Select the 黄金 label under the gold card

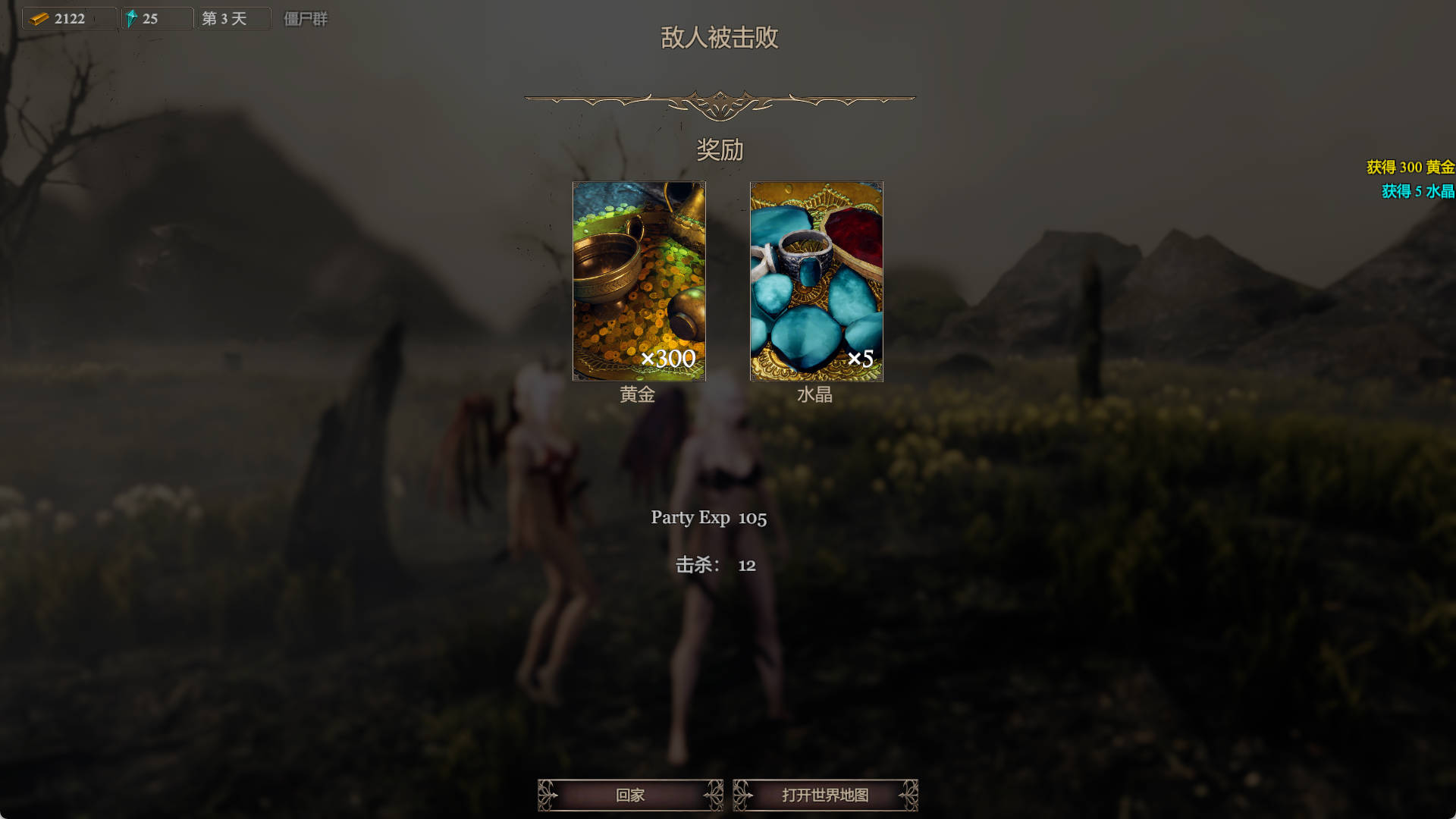(639, 395)
